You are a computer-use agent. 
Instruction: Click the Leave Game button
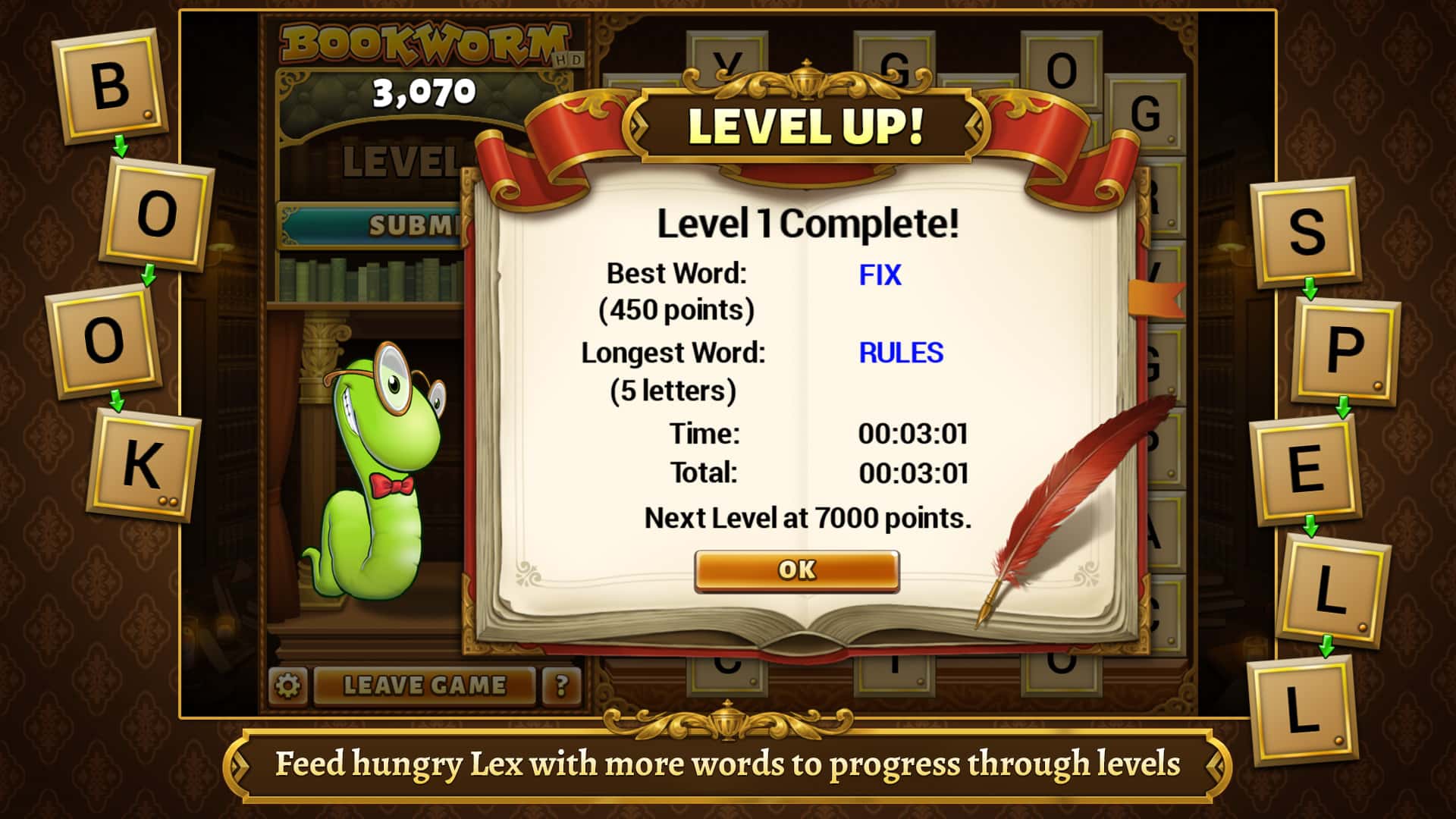coord(425,685)
